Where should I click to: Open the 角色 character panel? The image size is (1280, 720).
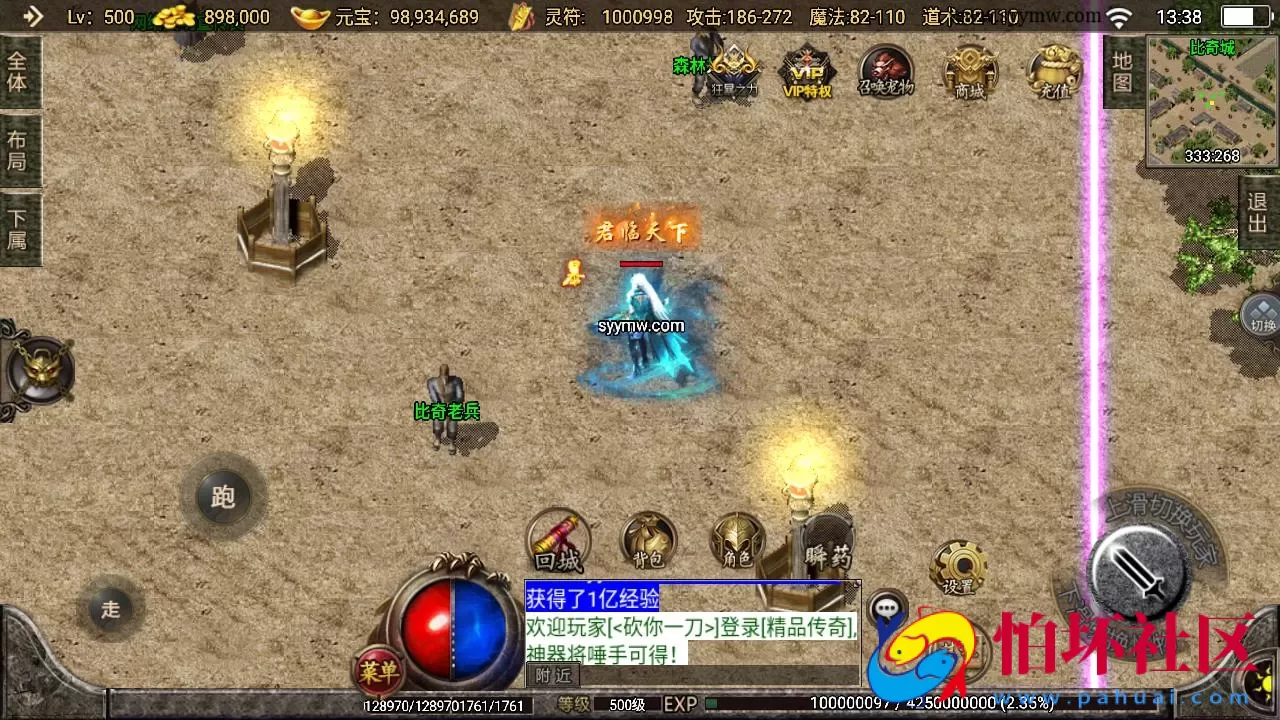click(x=738, y=540)
